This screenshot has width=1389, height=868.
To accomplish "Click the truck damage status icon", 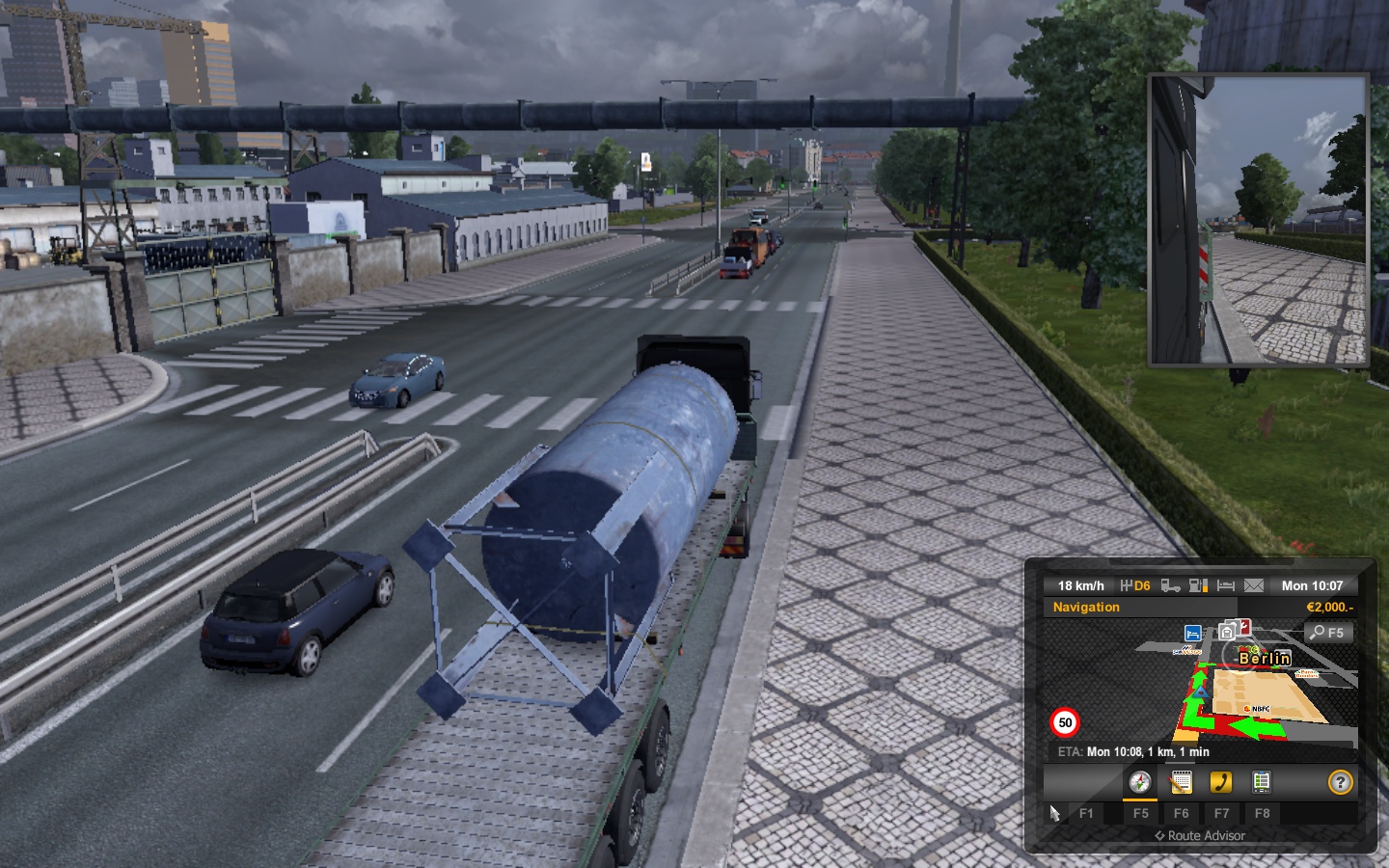I will coord(1170,585).
